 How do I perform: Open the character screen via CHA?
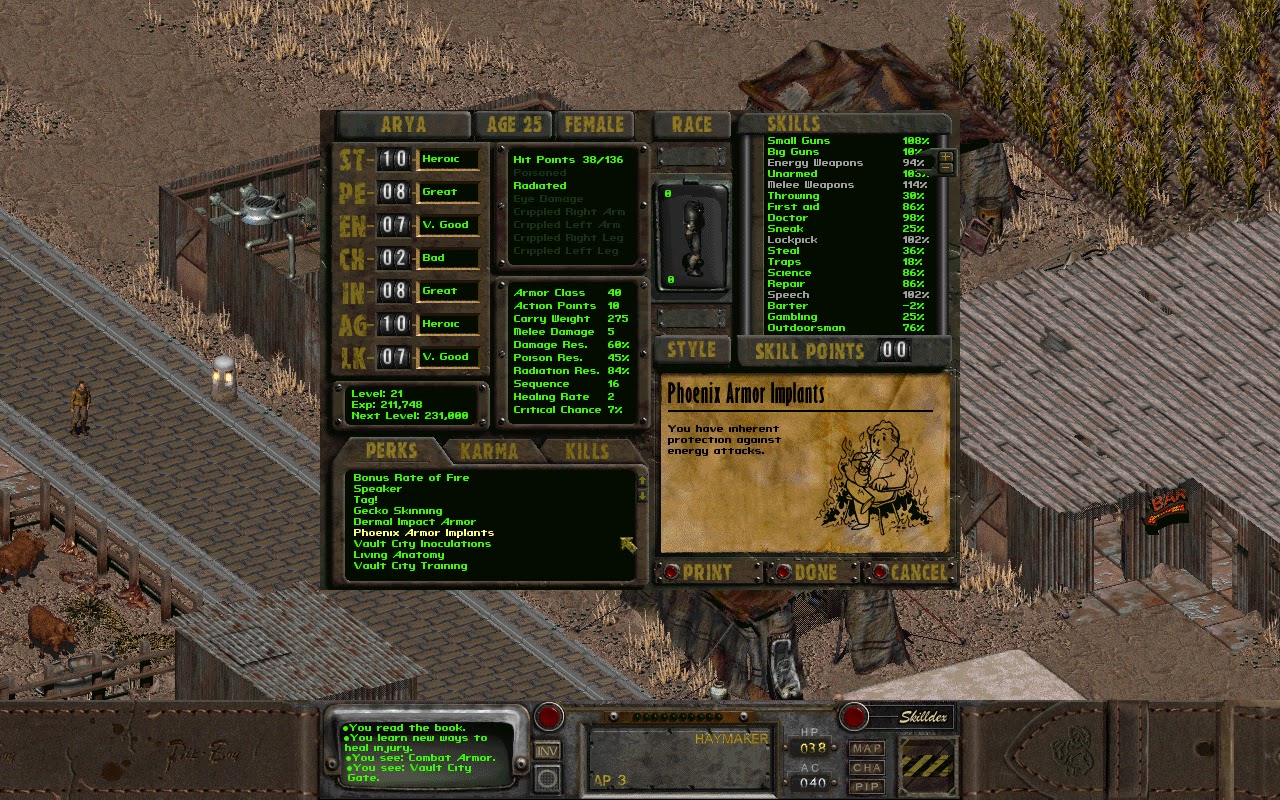pos(866,768)
